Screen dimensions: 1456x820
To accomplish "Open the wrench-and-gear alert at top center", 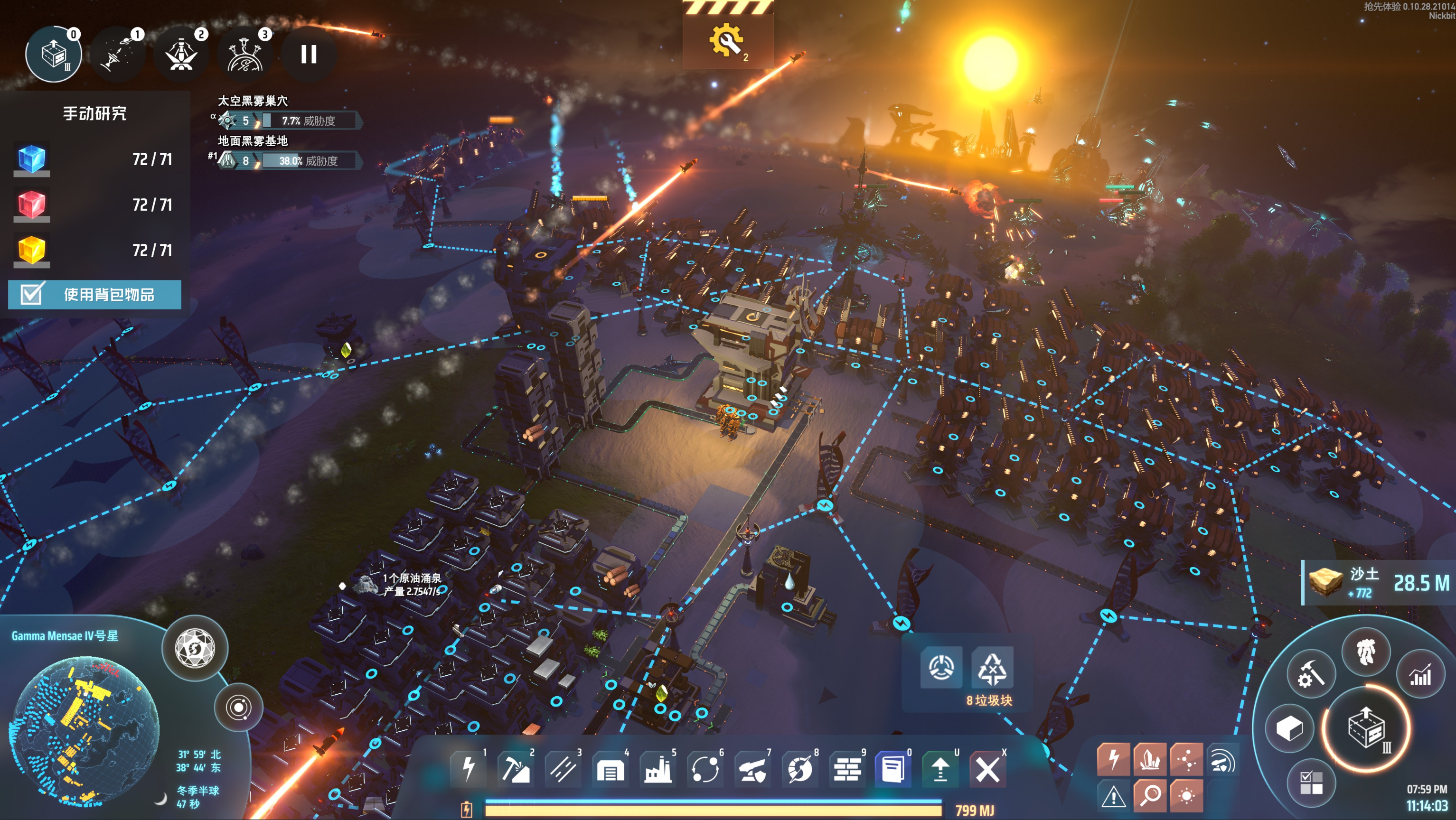I will point(727,41).
